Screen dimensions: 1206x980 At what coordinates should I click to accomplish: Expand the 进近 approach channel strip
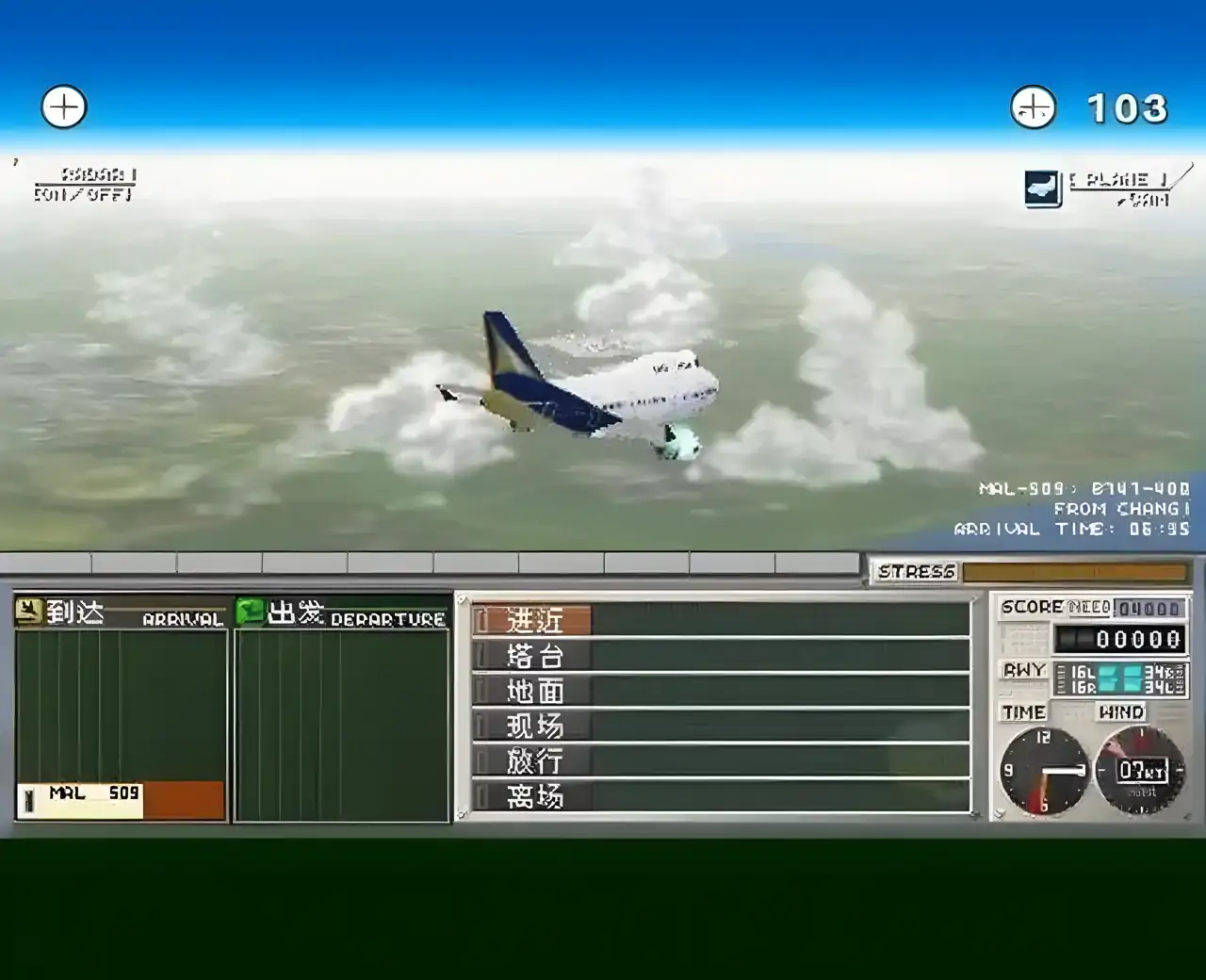tap(533, 621)
